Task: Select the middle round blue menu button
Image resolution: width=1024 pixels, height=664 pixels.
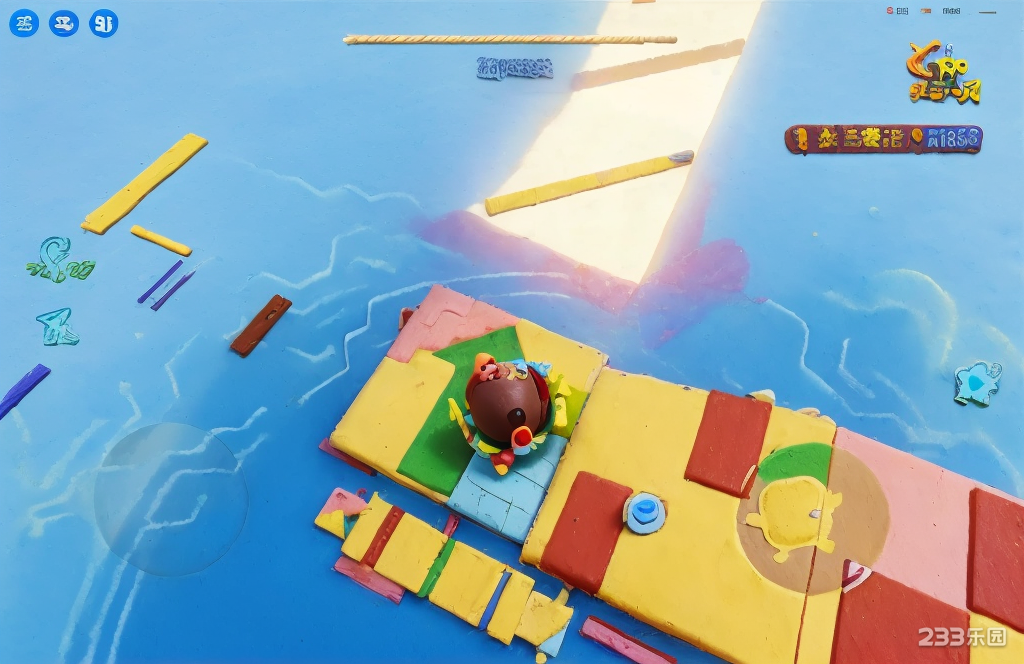Action: (x=64, y=23)
